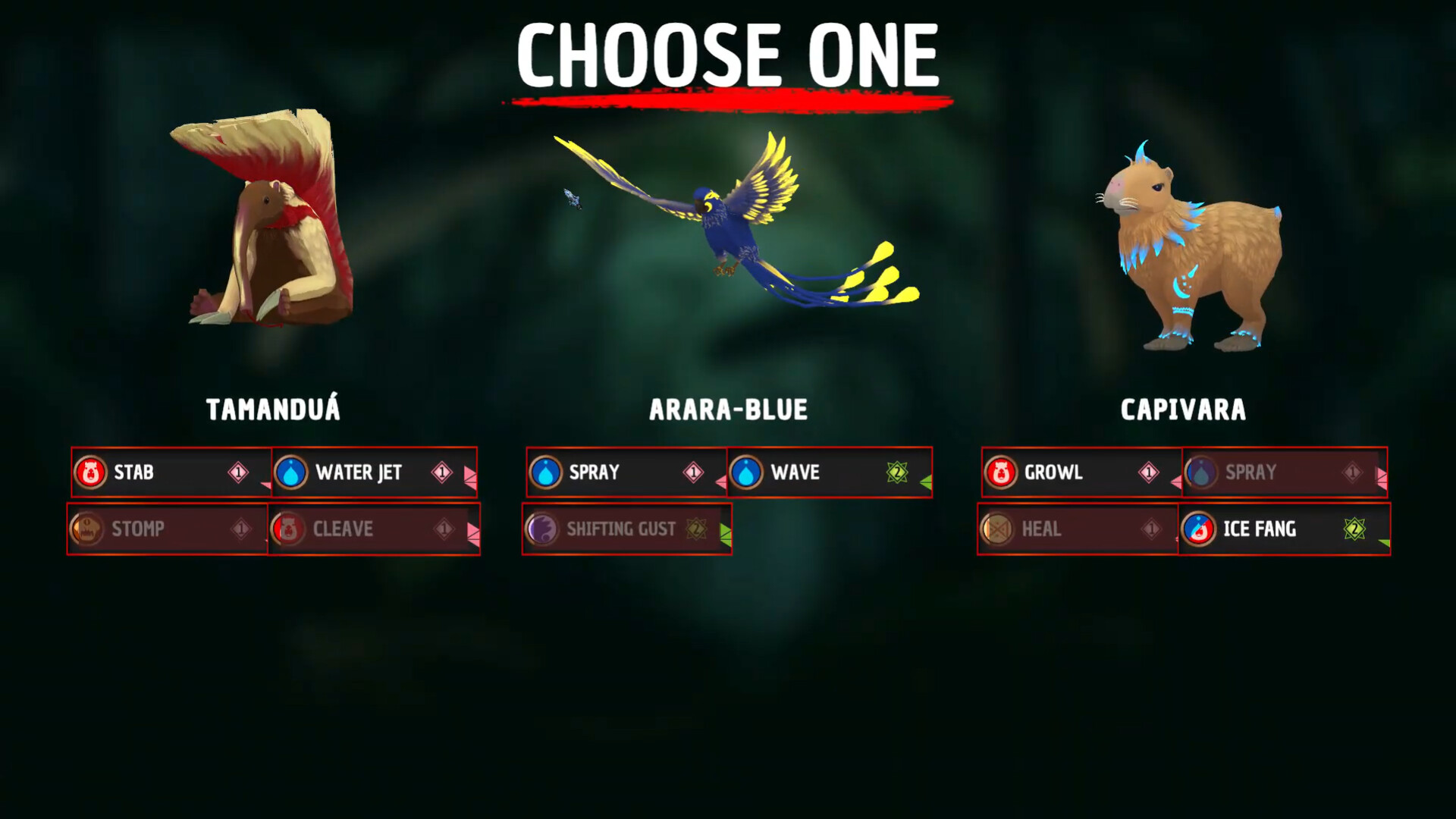Screen dimensions: 1456x819
Task: Click the Shifting Gust ability bar
Action: 626,529
